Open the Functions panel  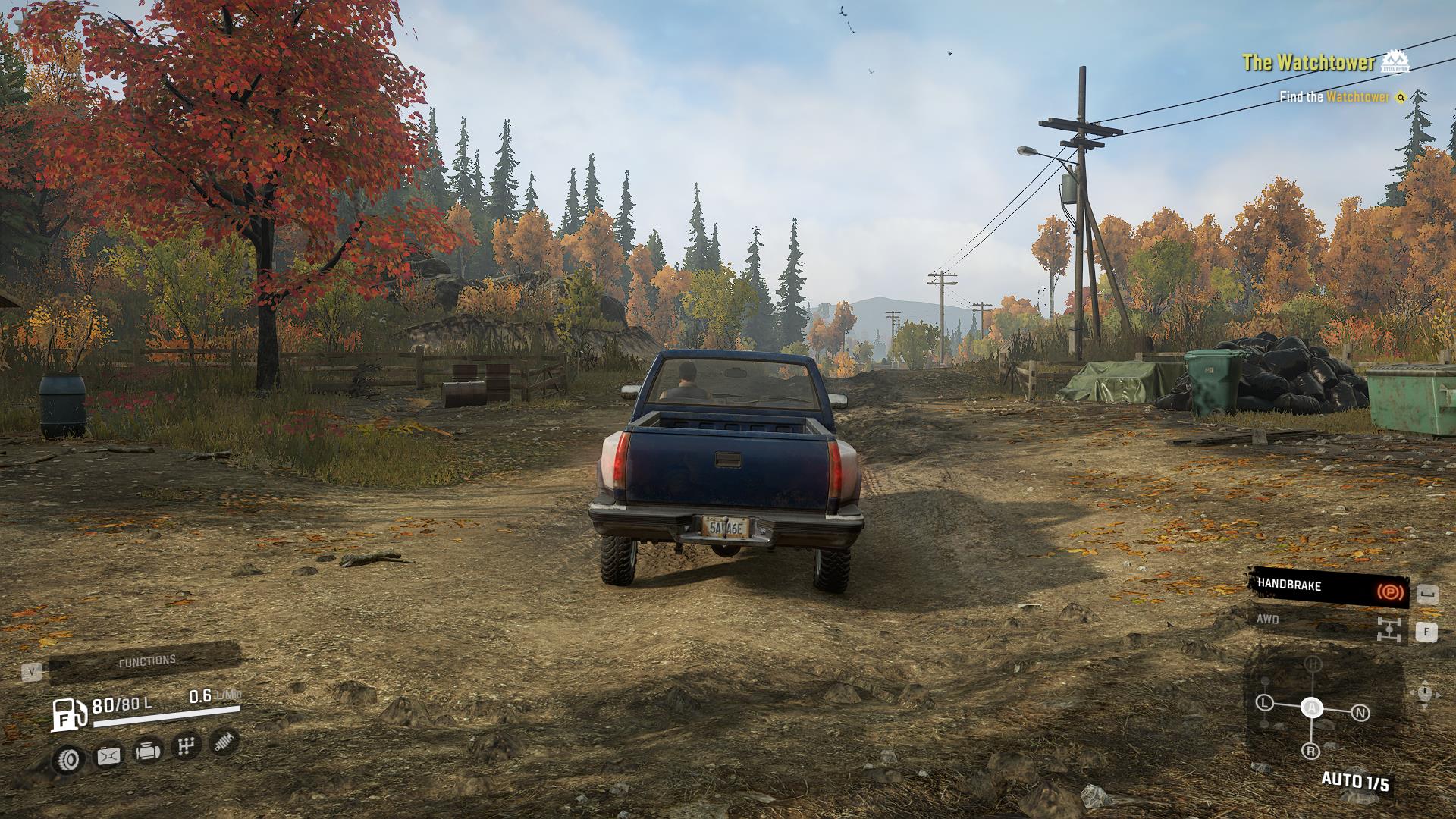coord(146,662)
